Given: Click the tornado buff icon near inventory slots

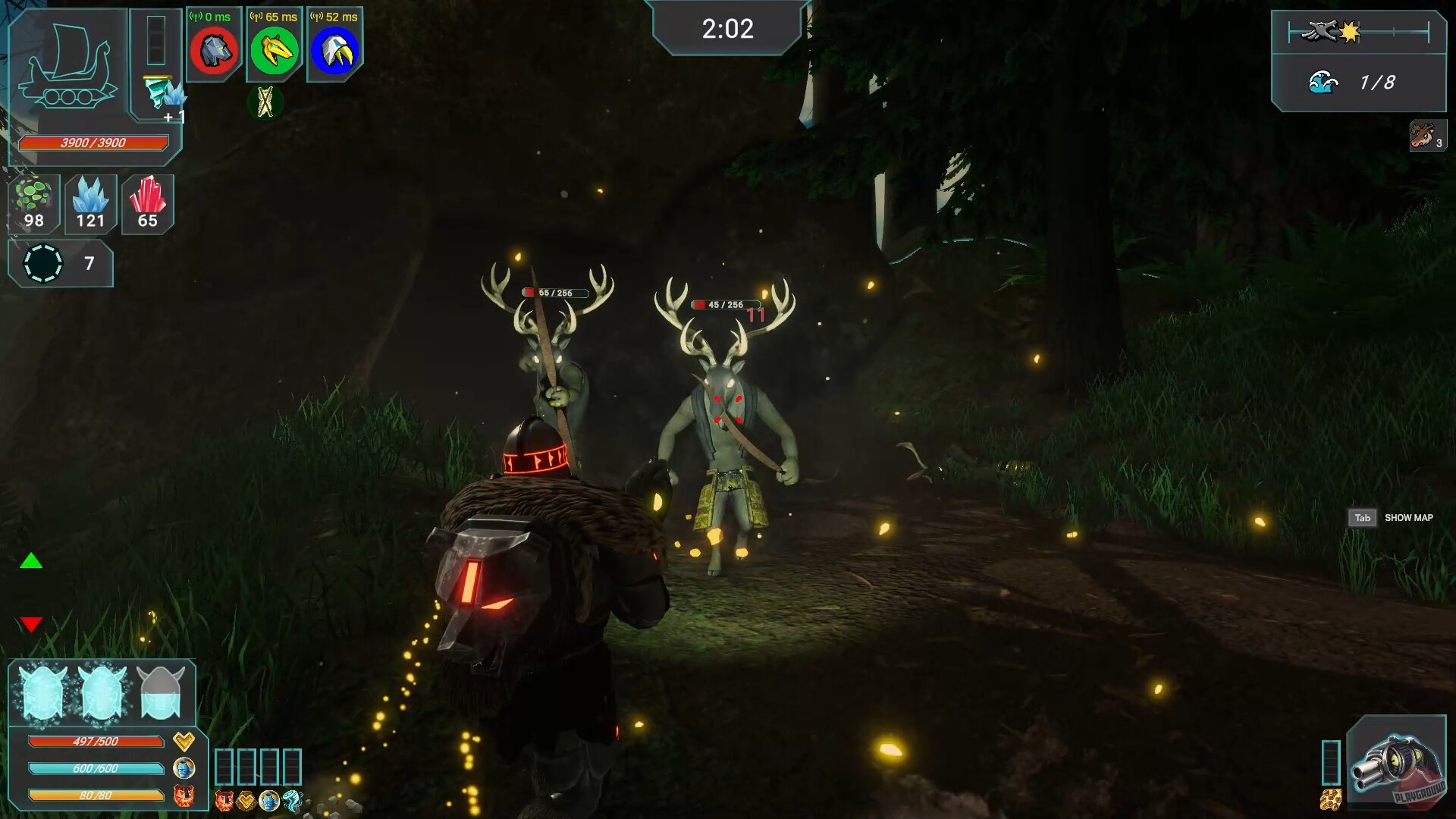Looking at the screenshot, I should [292, 801].
